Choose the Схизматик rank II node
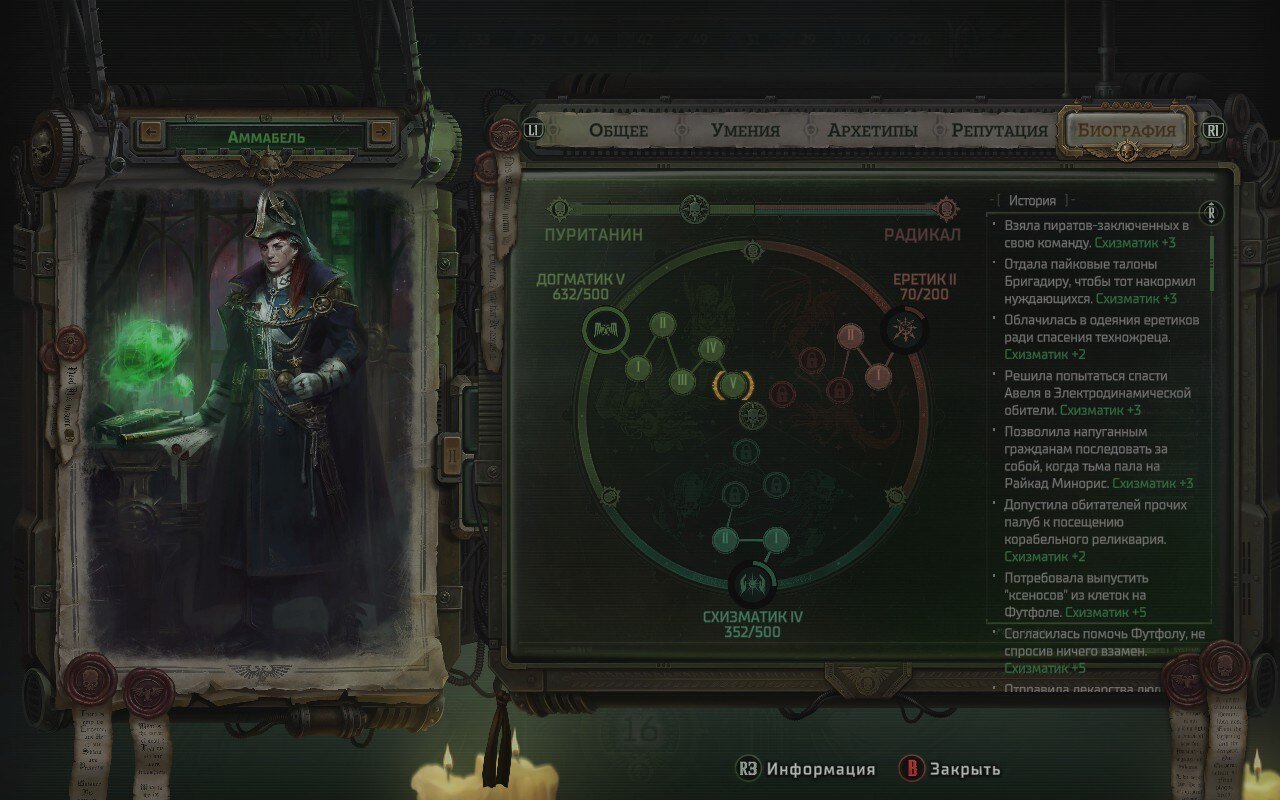 pyautogui.click(x=726, y=540)
